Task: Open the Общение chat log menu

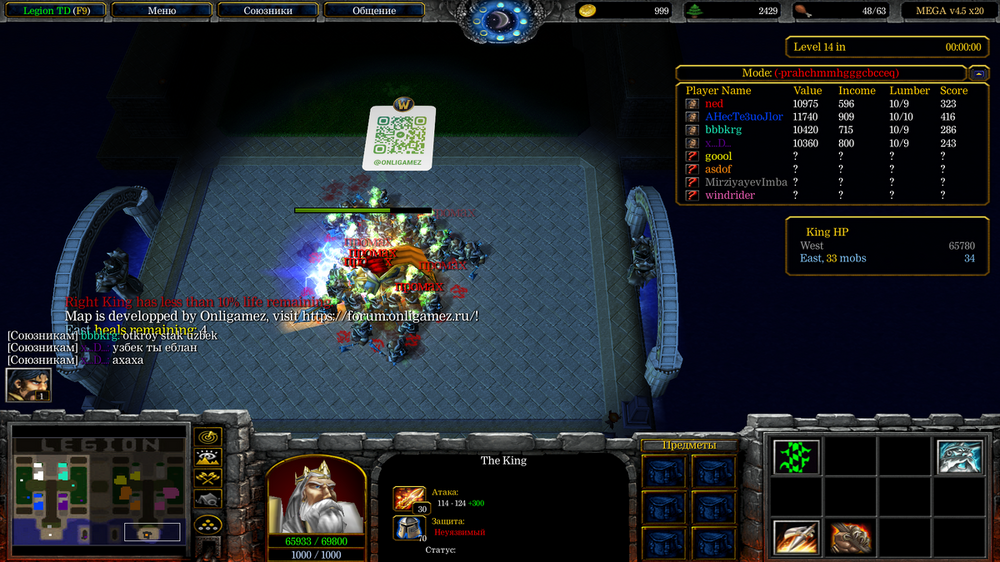Action: click(373, 11)
